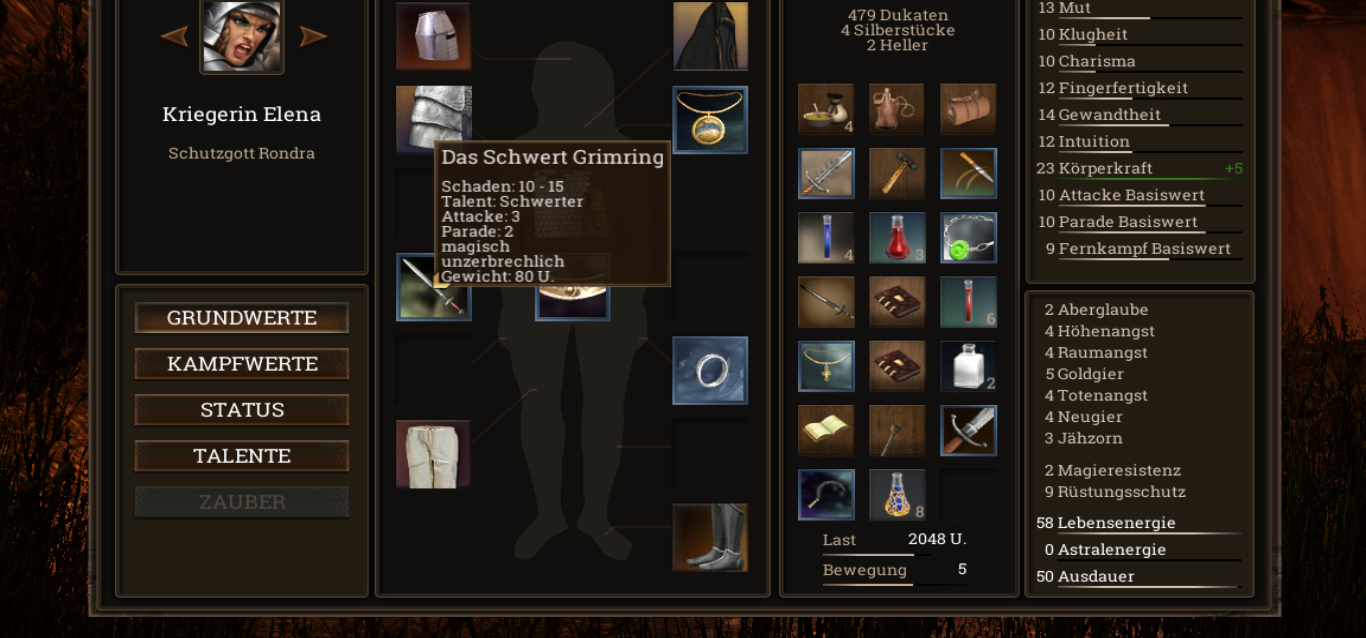Select the equipped gold amulet slot
1366x638 pixels.
pos(710,120)
